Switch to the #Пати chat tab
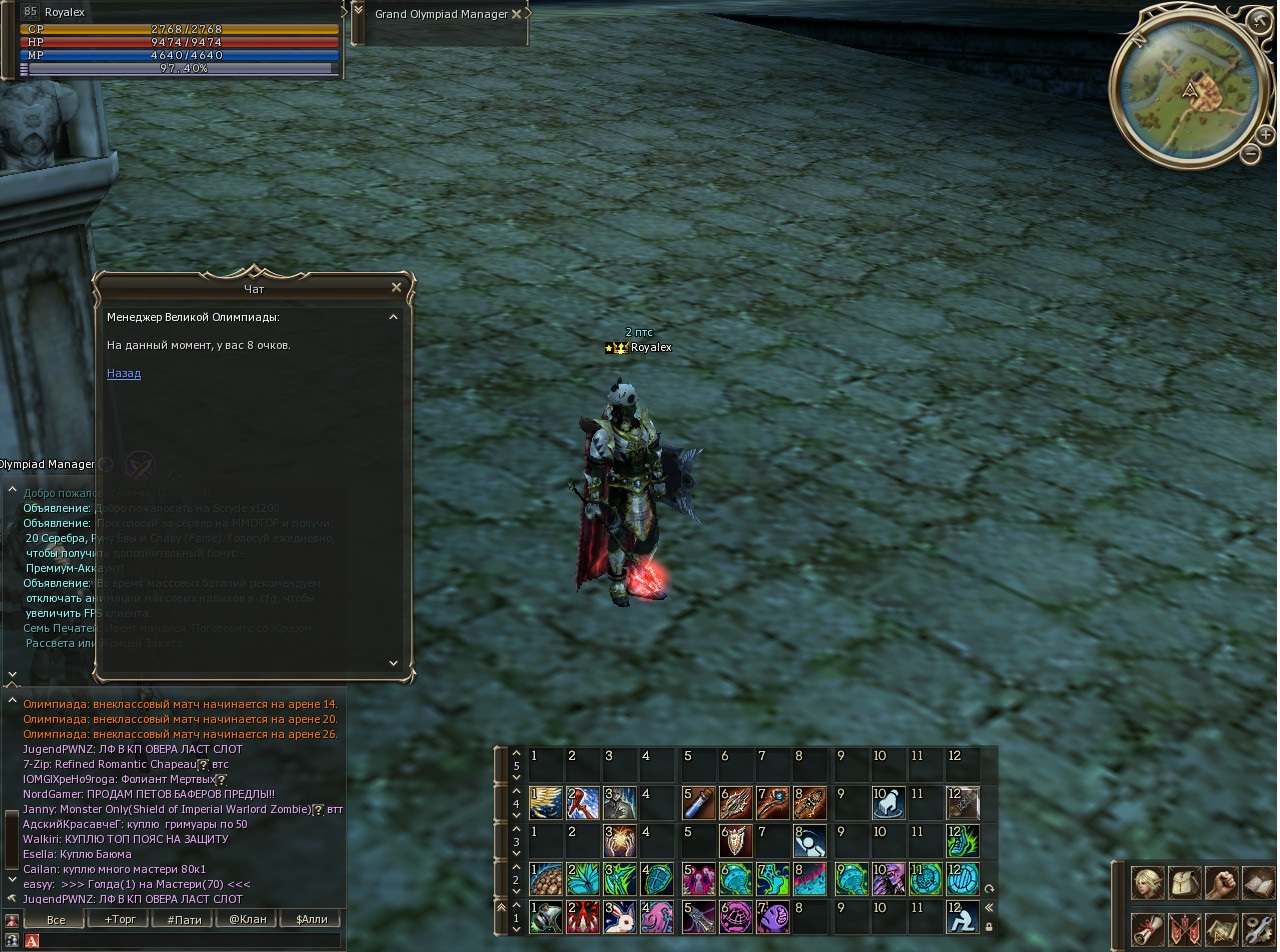Viewport: 1280px width, 952px height. tap(184, 919)
